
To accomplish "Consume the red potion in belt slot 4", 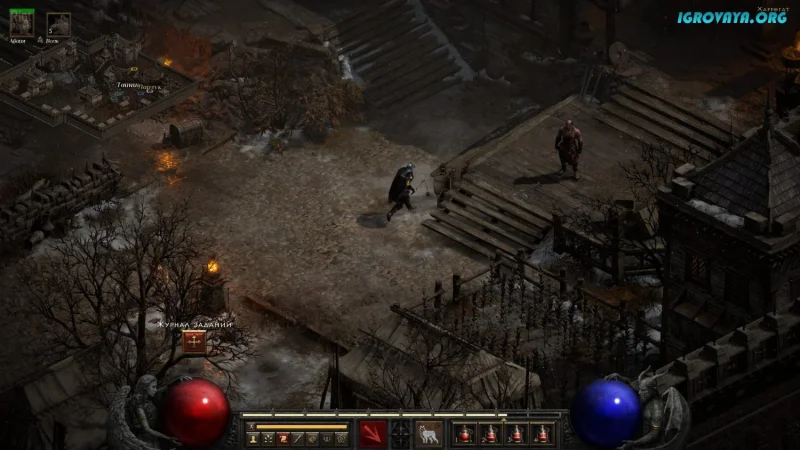I will [x=542, y=434].
